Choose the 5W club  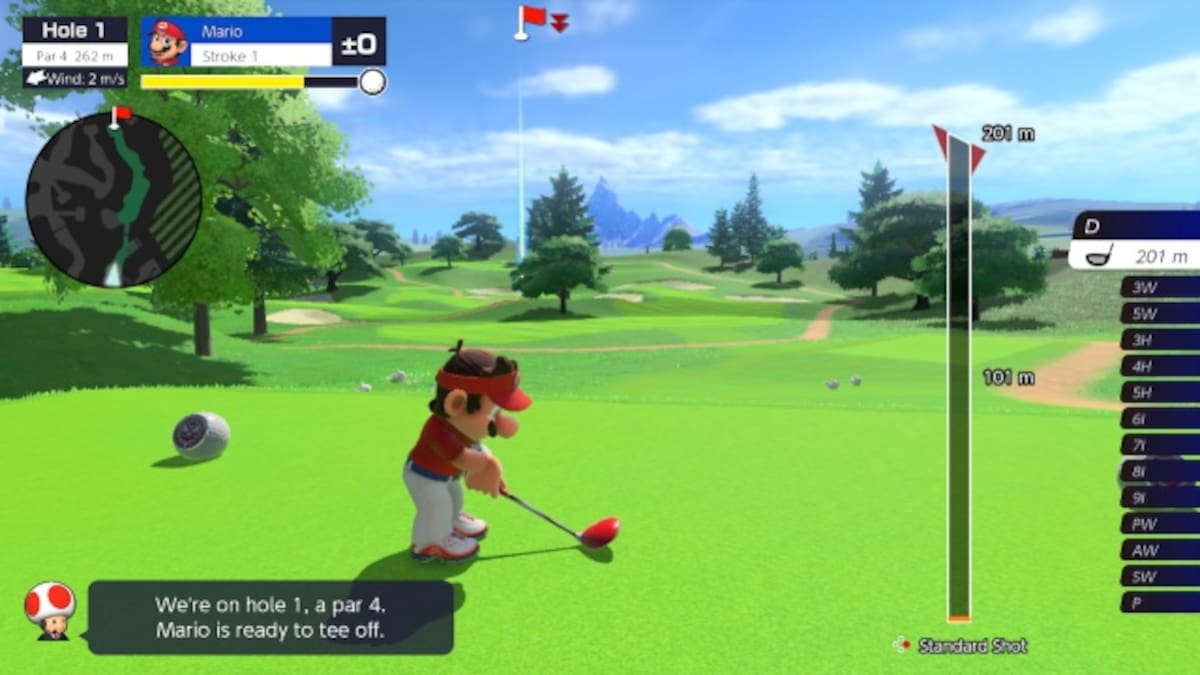1160,313
